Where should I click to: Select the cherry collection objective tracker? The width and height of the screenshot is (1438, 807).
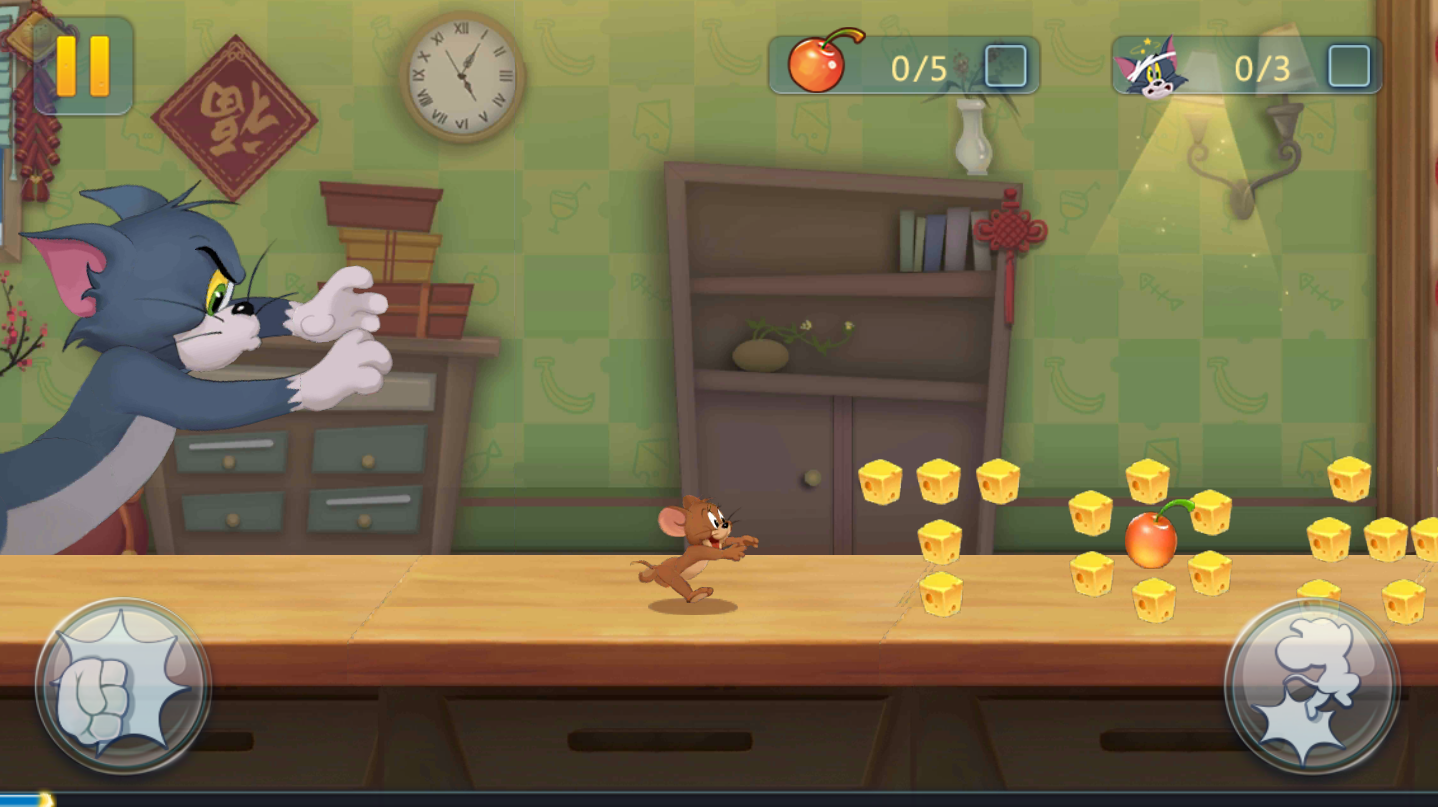(x=903, y=66)
